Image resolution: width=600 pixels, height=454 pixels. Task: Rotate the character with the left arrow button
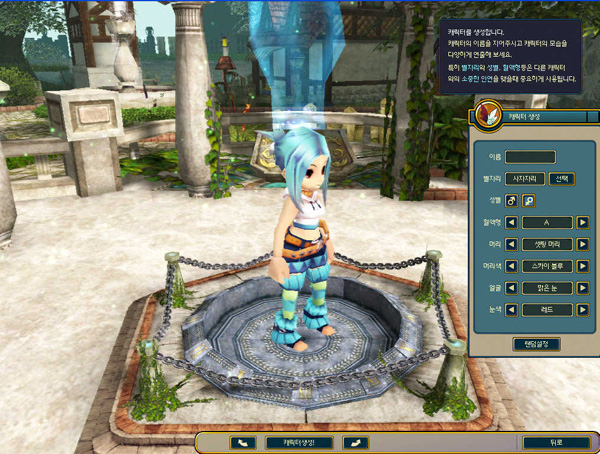click(241, 441)
